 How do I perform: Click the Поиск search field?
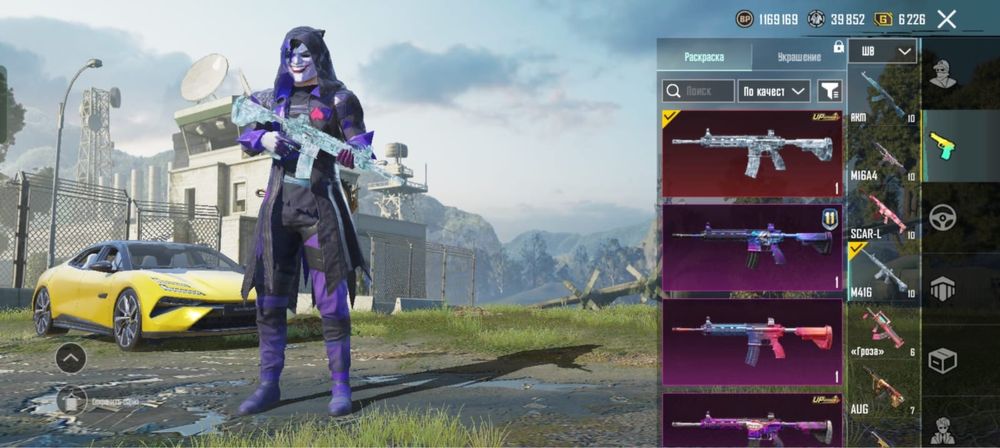click(698, 91)
